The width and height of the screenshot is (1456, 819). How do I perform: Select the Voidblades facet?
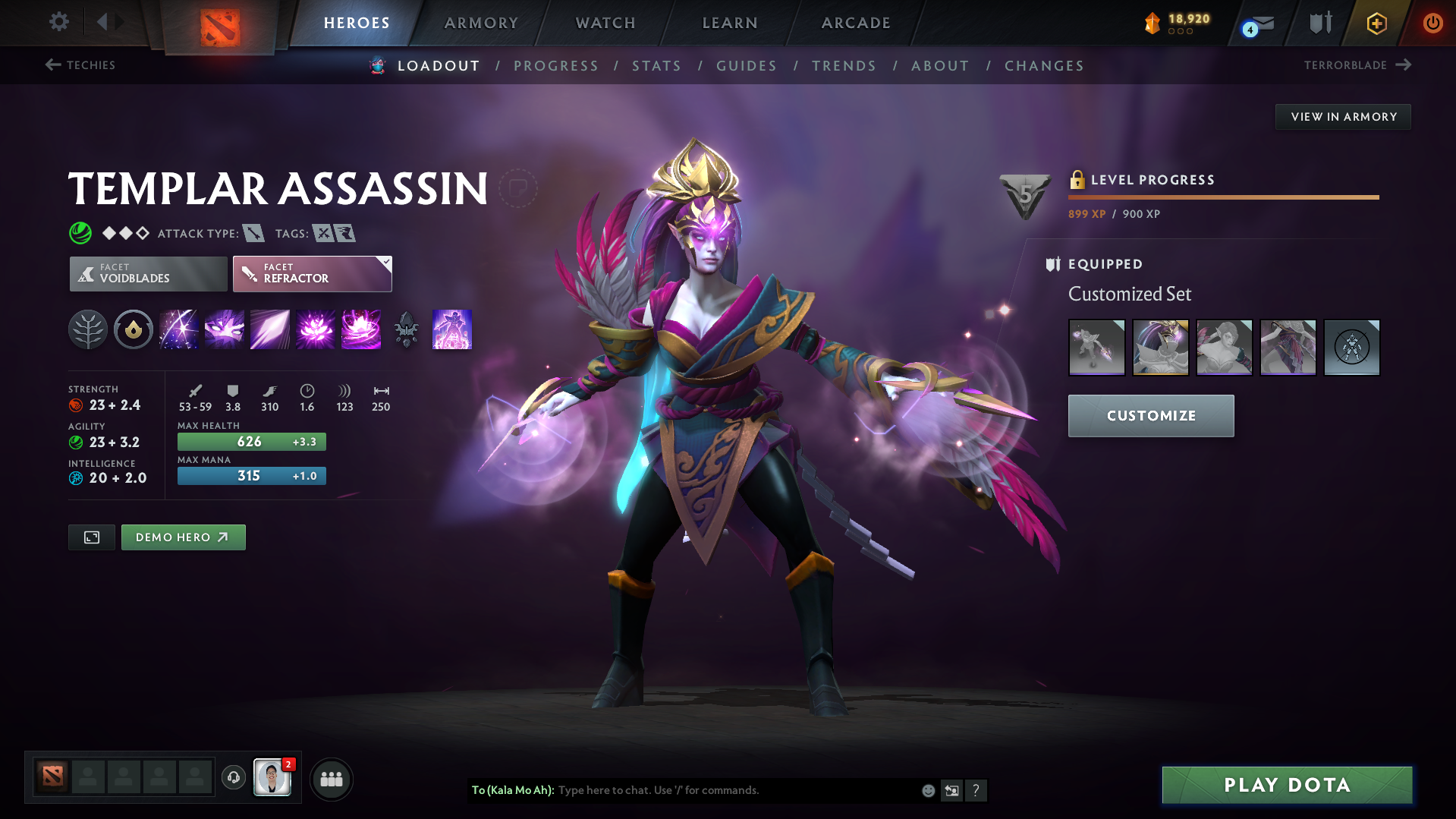click(147, 273)
